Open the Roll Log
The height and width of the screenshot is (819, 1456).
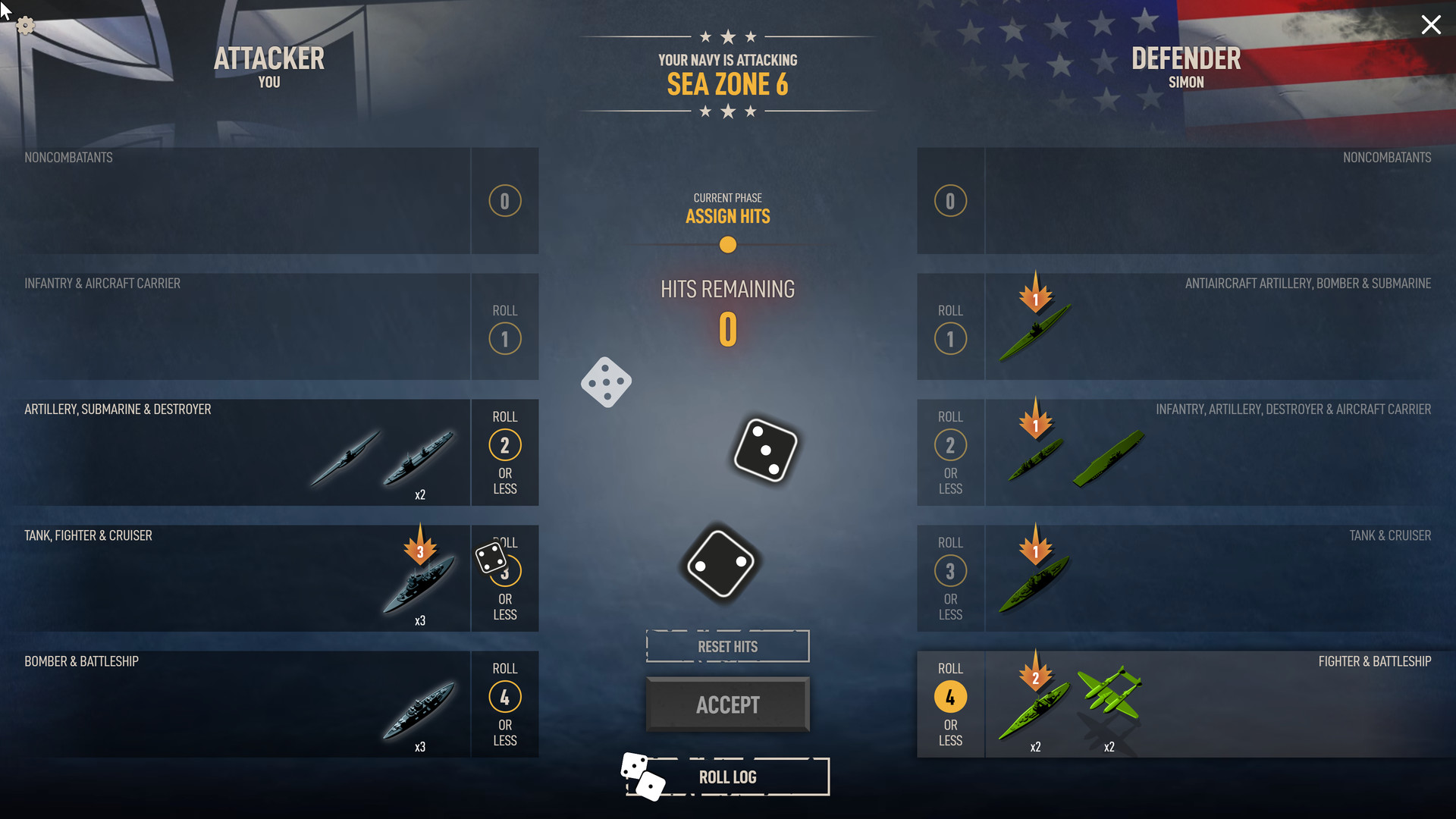727,777
